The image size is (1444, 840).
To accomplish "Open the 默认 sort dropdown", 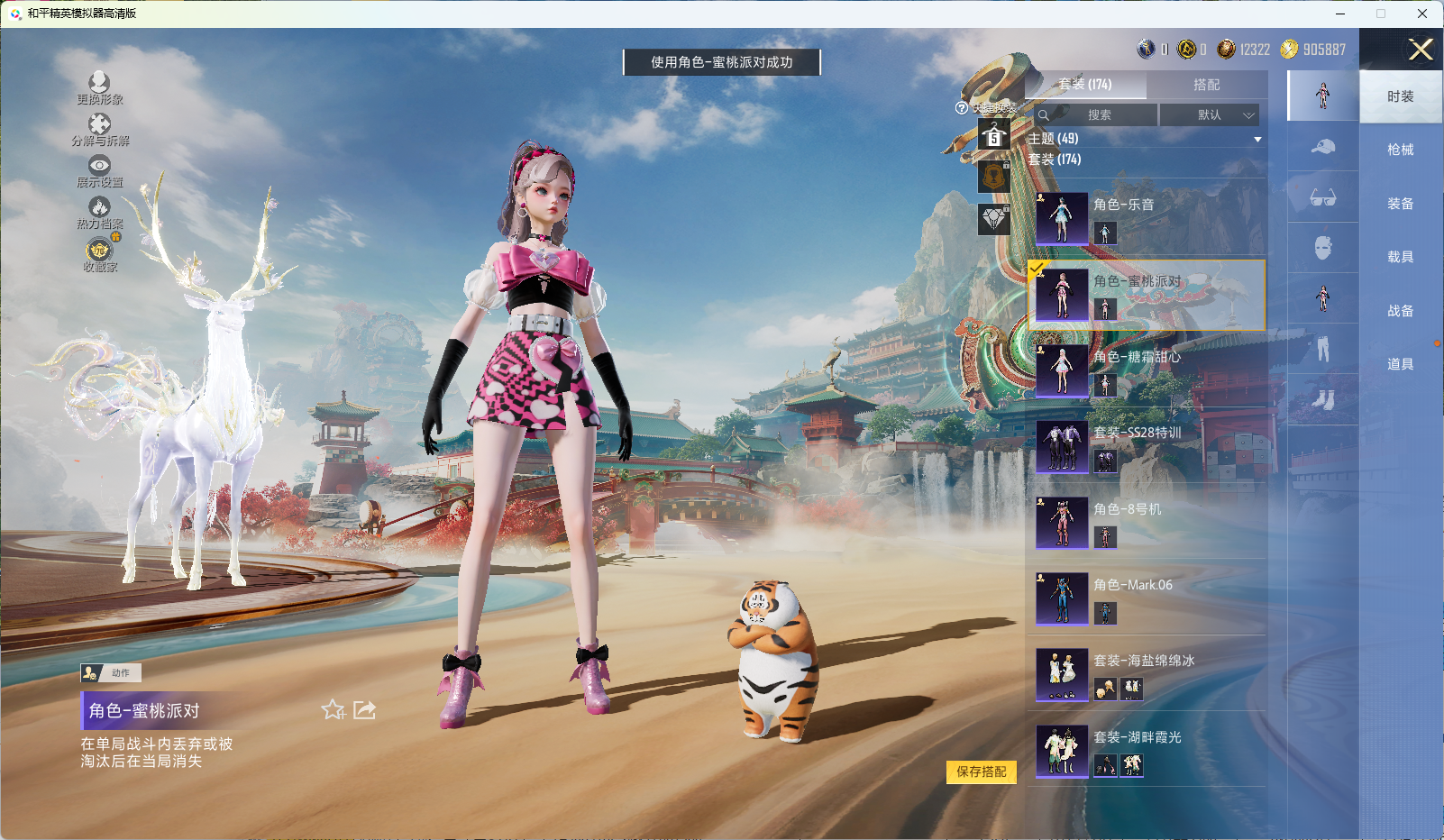I will click(1209, 115).
